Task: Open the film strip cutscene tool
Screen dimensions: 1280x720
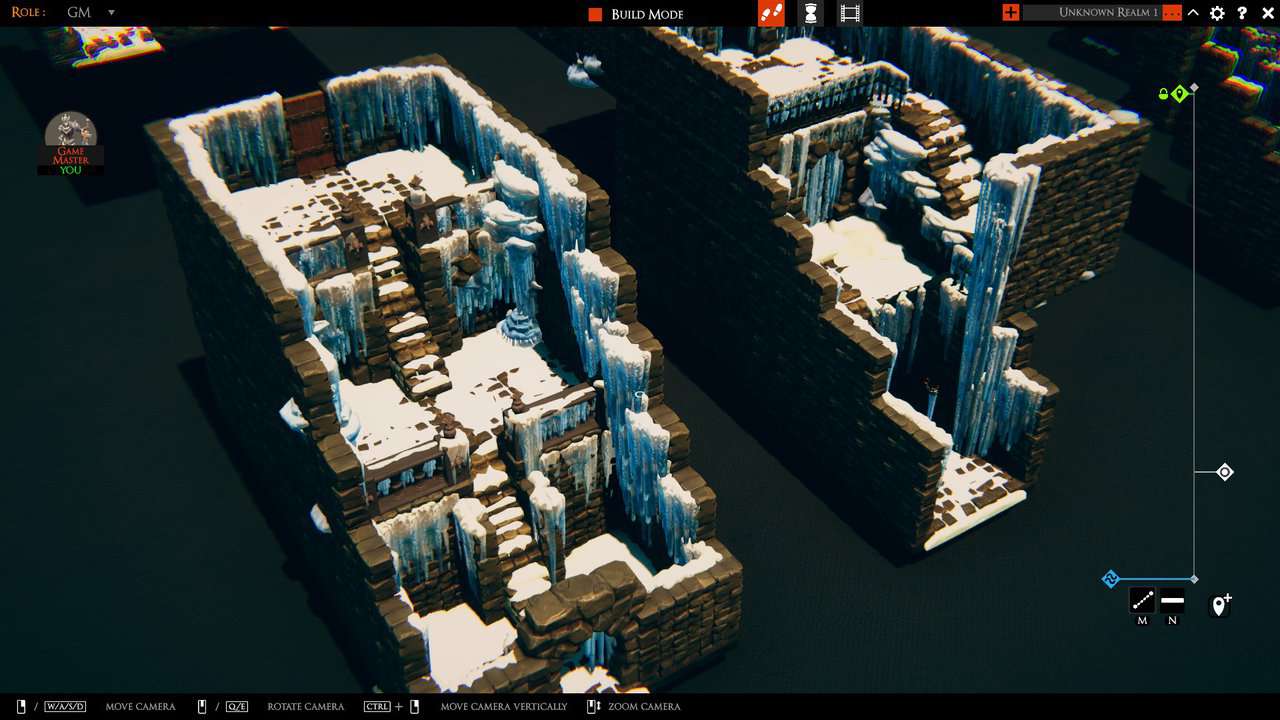Action: click(849, 13)
